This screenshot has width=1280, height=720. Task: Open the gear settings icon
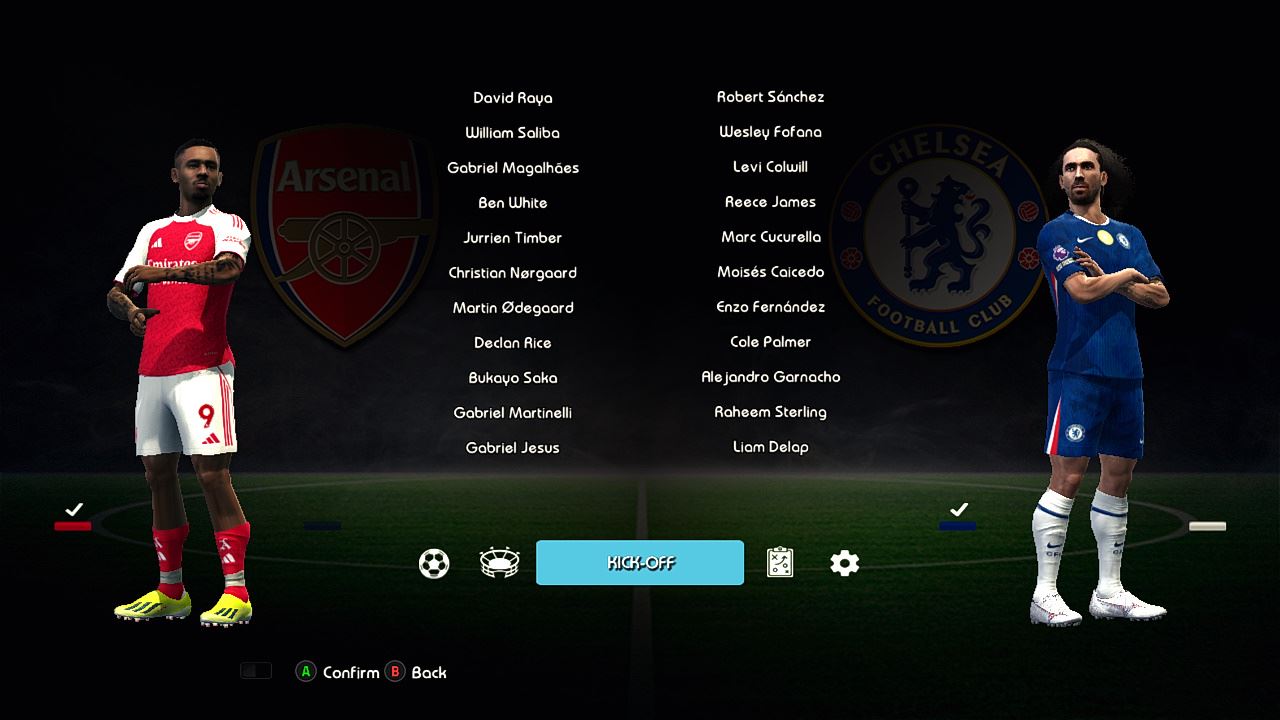tap(845, 564)
